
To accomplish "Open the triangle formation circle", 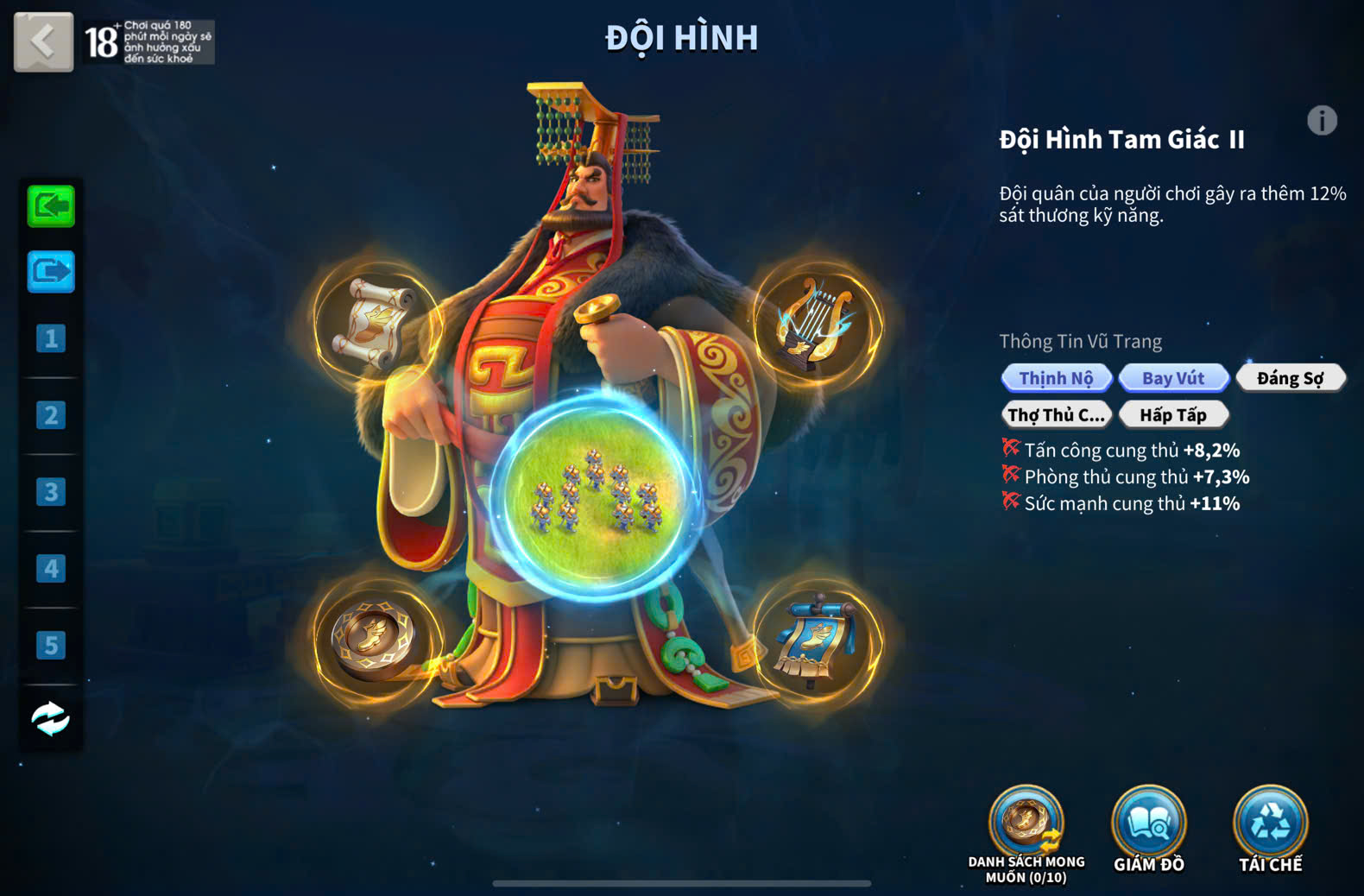I will point(596,495).
